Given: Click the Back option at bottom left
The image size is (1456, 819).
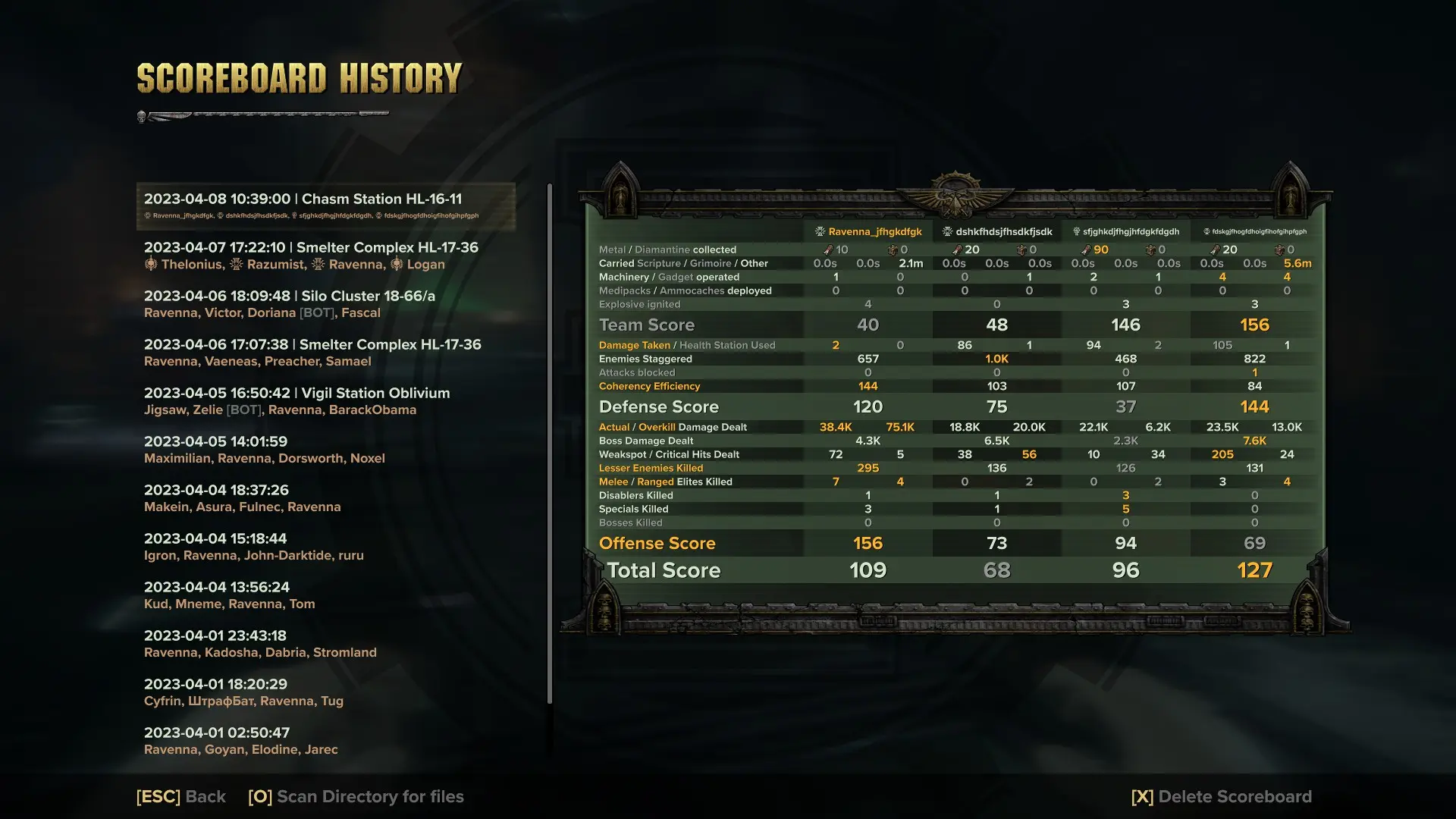Looking at the screenshot, I should pyautogui.click(x=180, y=796).
